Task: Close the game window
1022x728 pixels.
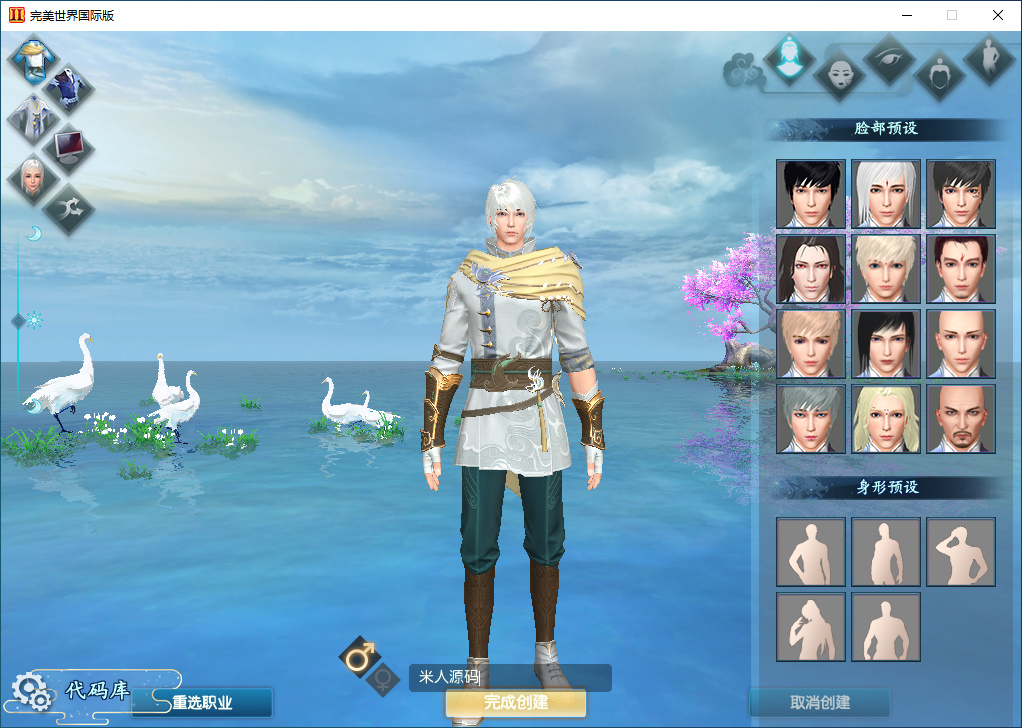Action: [x=998, y=15]
